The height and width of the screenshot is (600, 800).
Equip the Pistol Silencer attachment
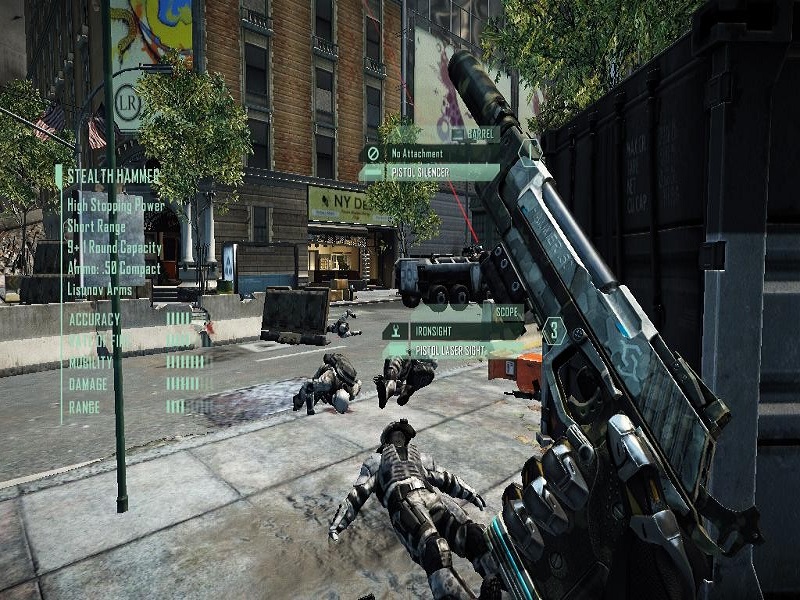pos(430,173)
